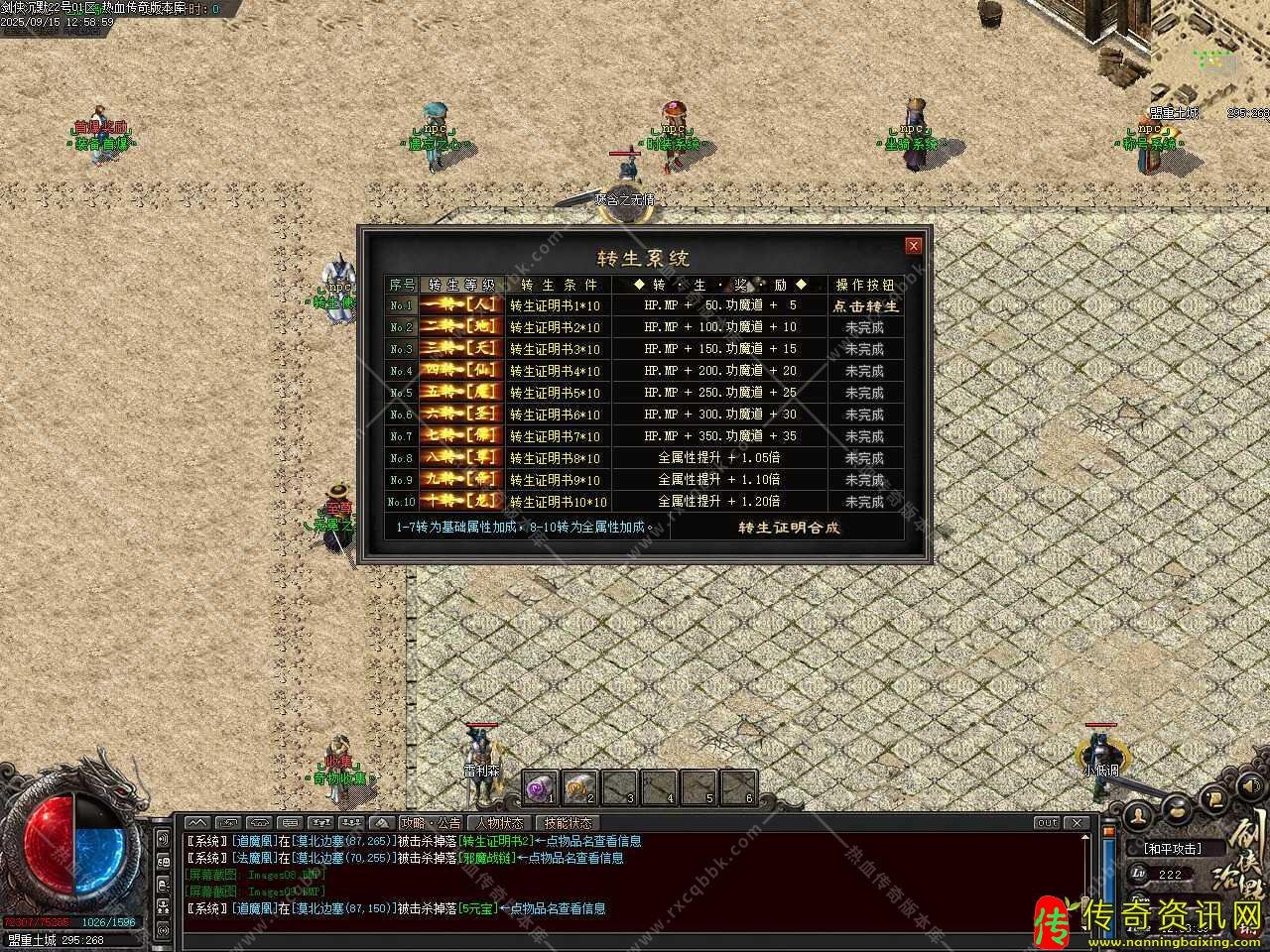Open 转生证明合成 synthesis
This screenshot has width=1270, height=952.
(789, 528)
